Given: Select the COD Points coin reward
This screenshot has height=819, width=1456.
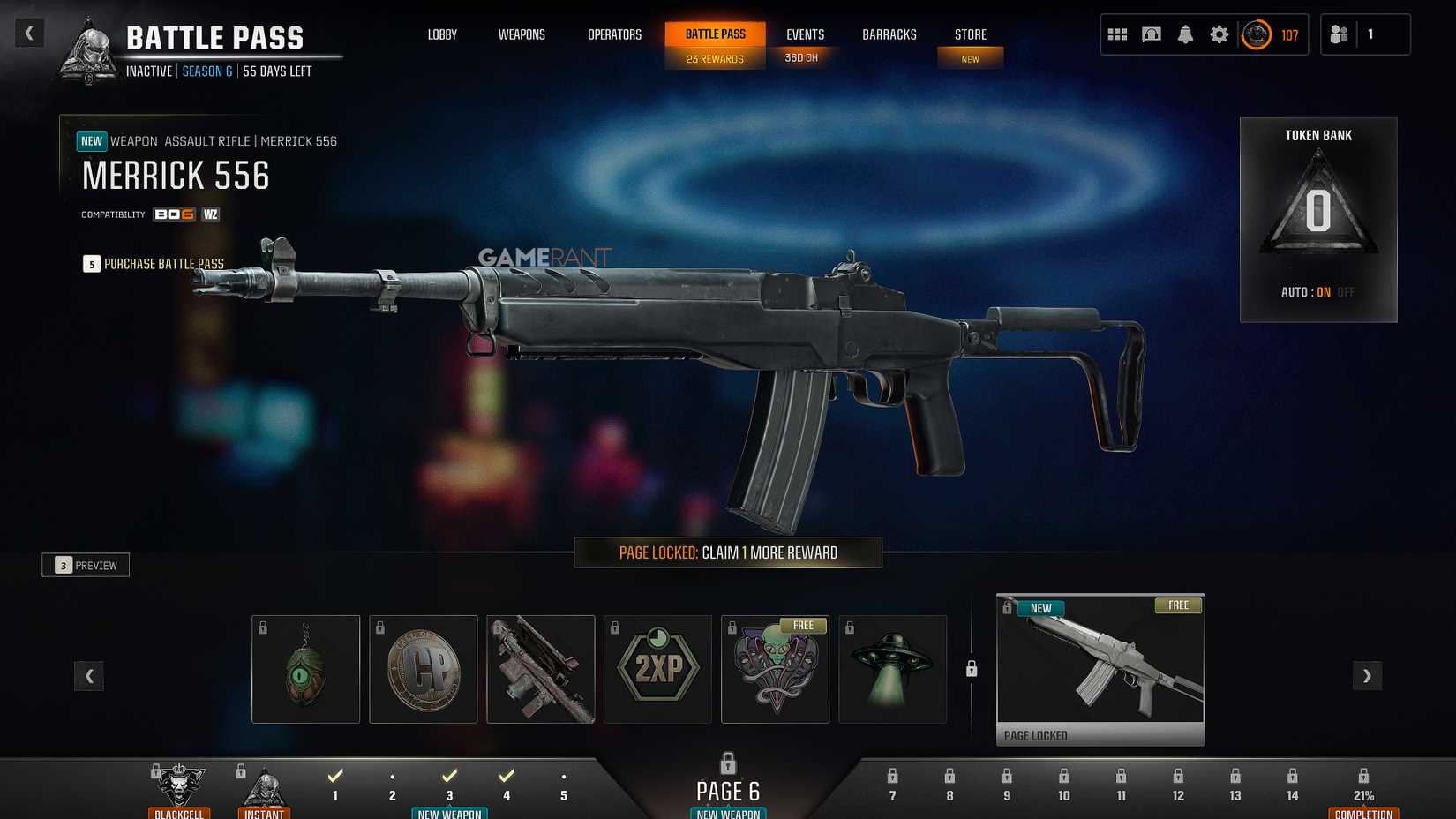Looking at the screenshot, I should pos(424,669).
